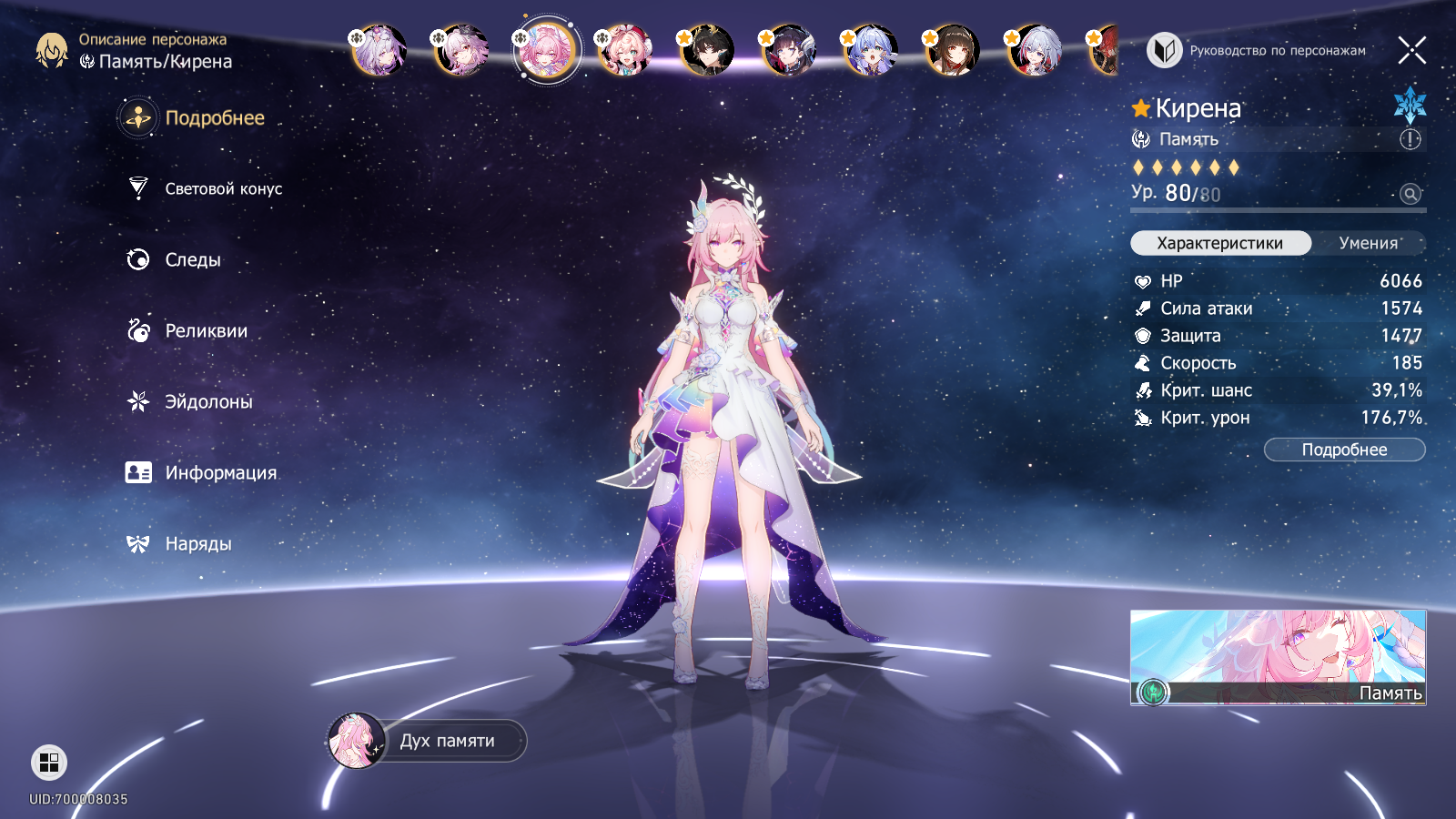
Task: Open the Дух памяти memosprite button
Action: [428, 741]
